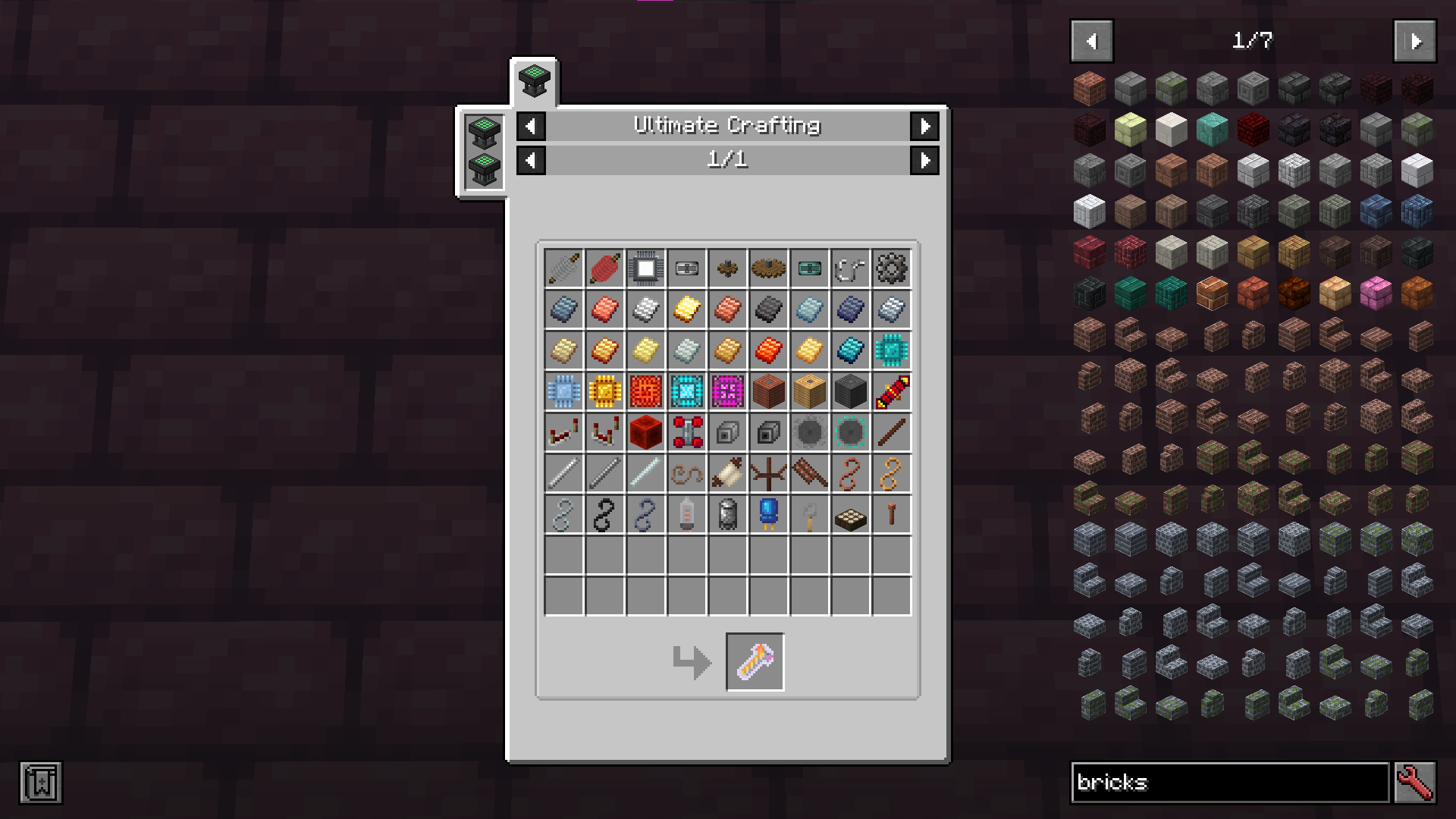
Task: Choose the cyan prismarine bricks block
Action: click(x=1212, y=130)
